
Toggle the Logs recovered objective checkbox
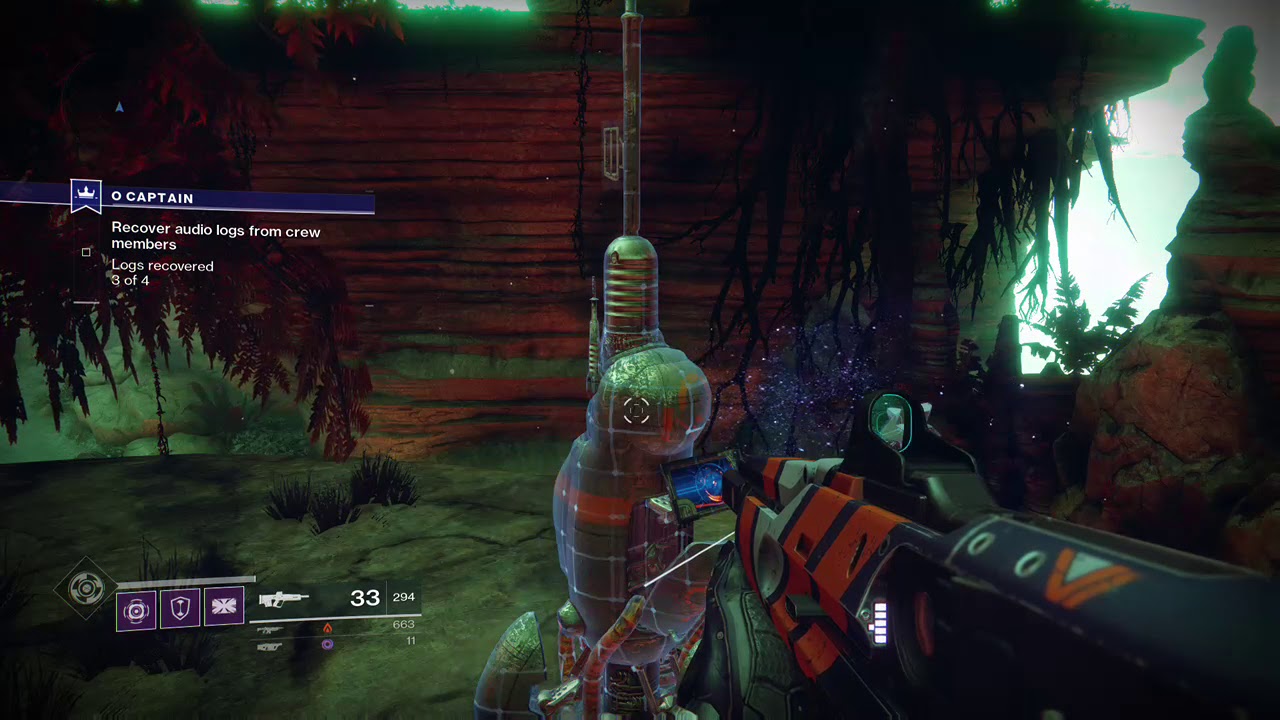coord(86,252)
